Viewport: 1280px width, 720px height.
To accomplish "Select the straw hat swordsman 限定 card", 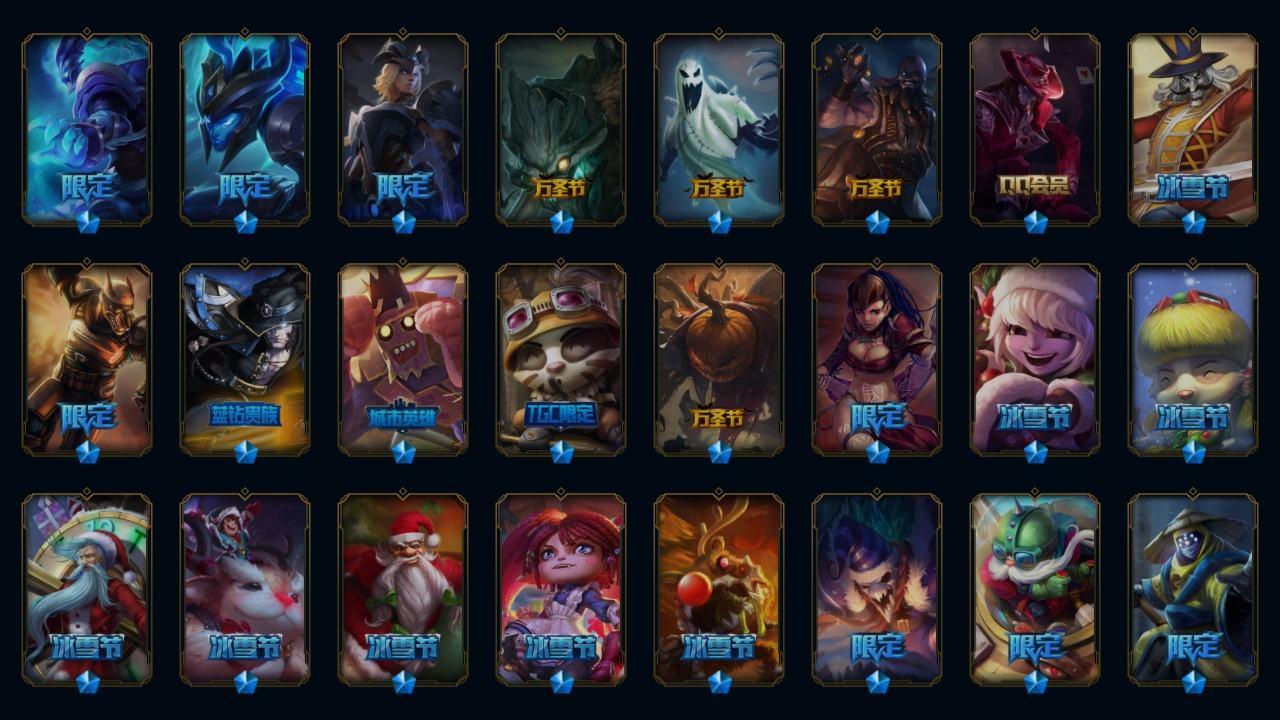I will [1193, 588].
